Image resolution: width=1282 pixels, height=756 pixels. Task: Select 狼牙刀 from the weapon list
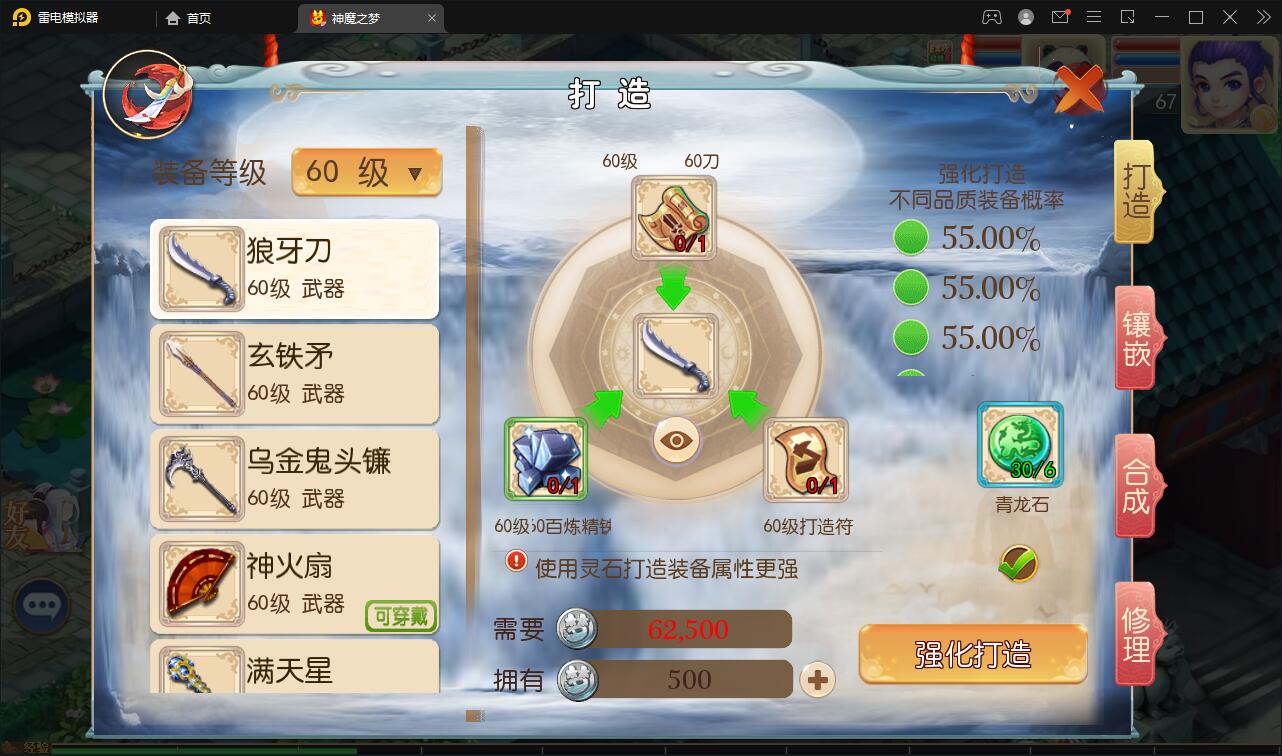(x=294, y=268)
